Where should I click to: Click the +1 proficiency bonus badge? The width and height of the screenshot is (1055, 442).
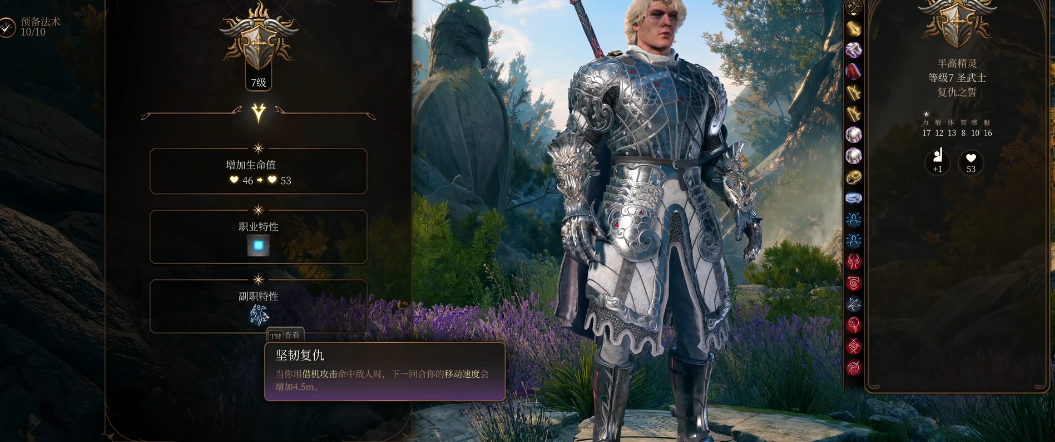(x=937, y=160)
